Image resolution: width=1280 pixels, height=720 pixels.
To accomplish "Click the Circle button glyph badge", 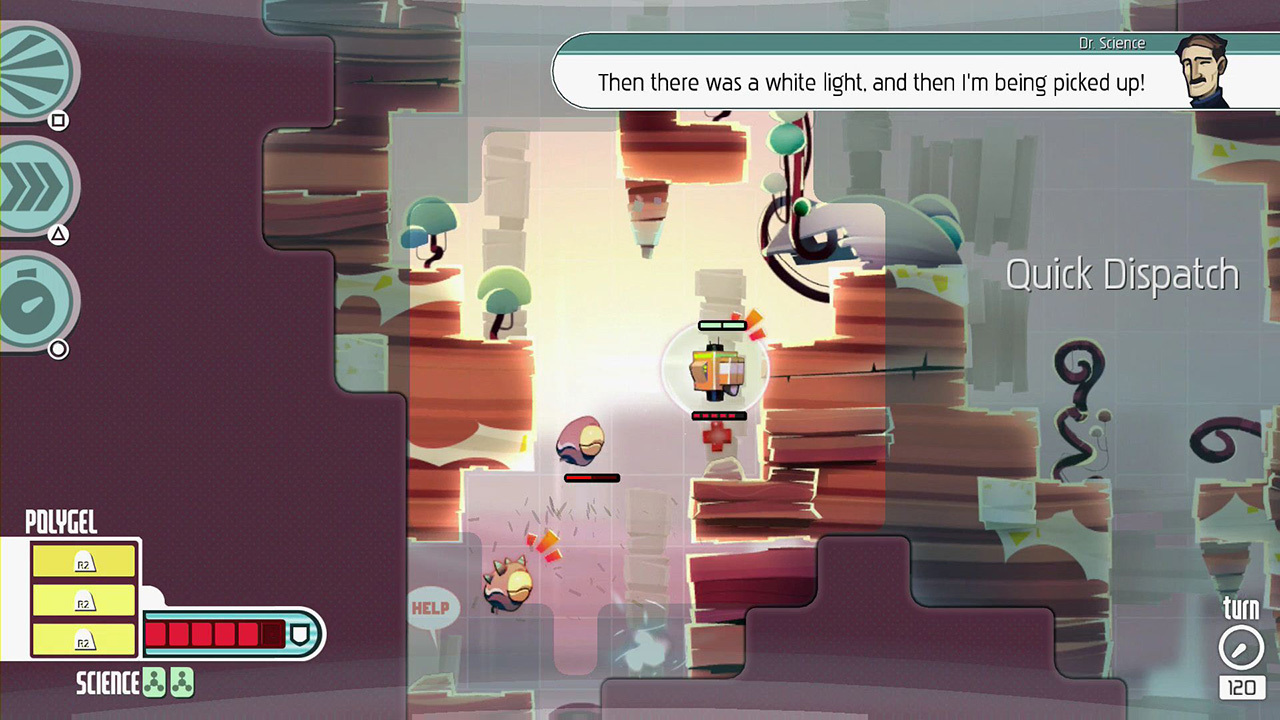I will (58, 349).
